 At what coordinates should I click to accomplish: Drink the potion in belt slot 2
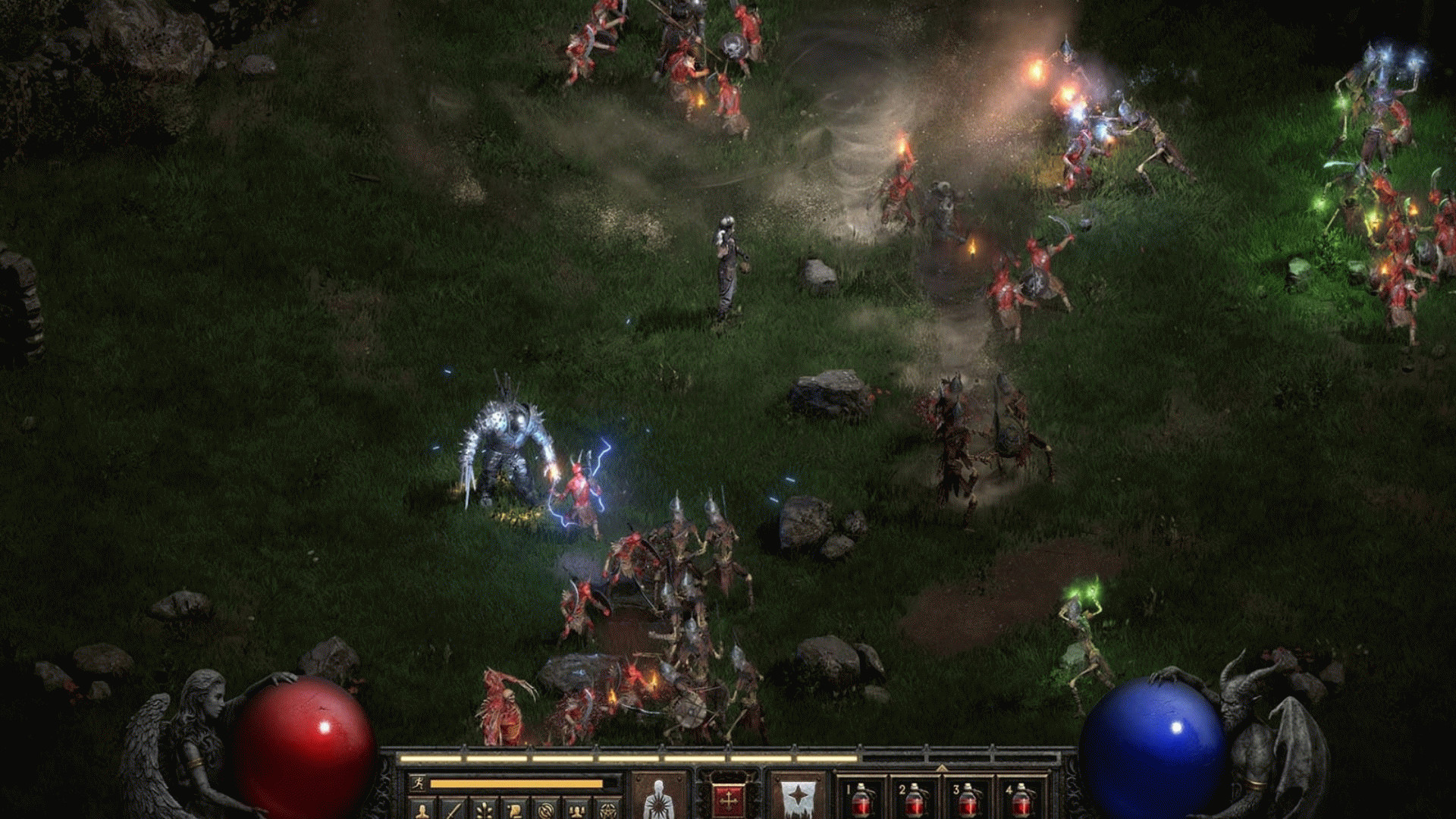pos(915,802)
